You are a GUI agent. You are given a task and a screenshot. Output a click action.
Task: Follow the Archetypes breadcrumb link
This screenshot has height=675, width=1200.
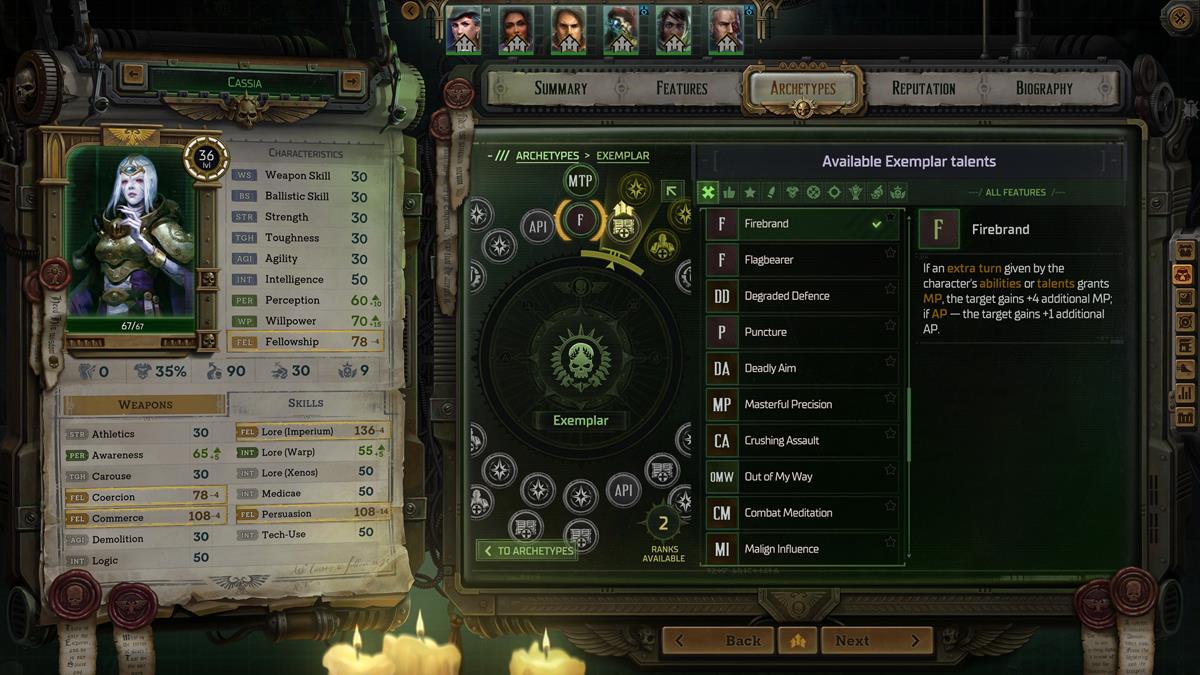click(547, 156)
